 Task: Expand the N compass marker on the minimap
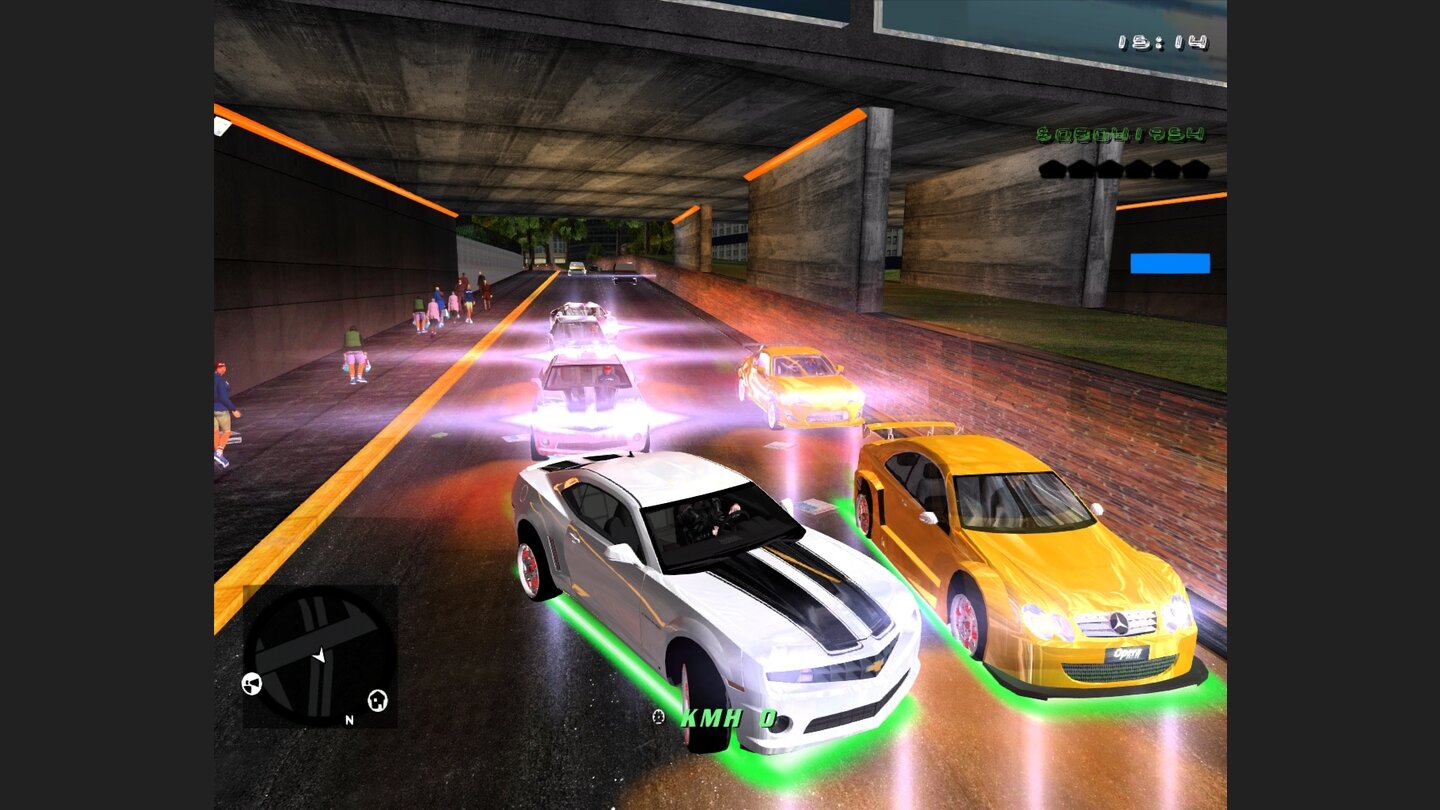[x=349, y=719]
